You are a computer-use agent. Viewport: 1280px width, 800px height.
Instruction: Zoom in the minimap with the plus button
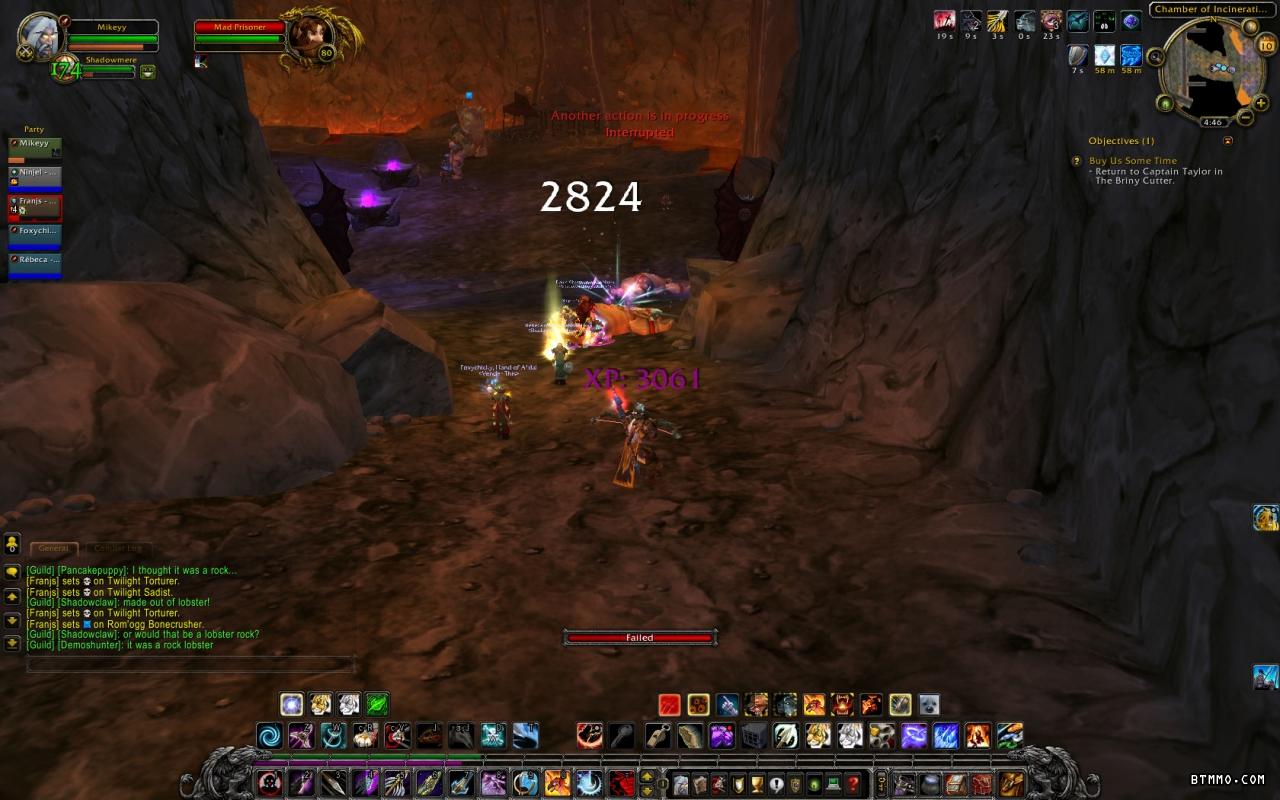click(x=1261, y=103)
